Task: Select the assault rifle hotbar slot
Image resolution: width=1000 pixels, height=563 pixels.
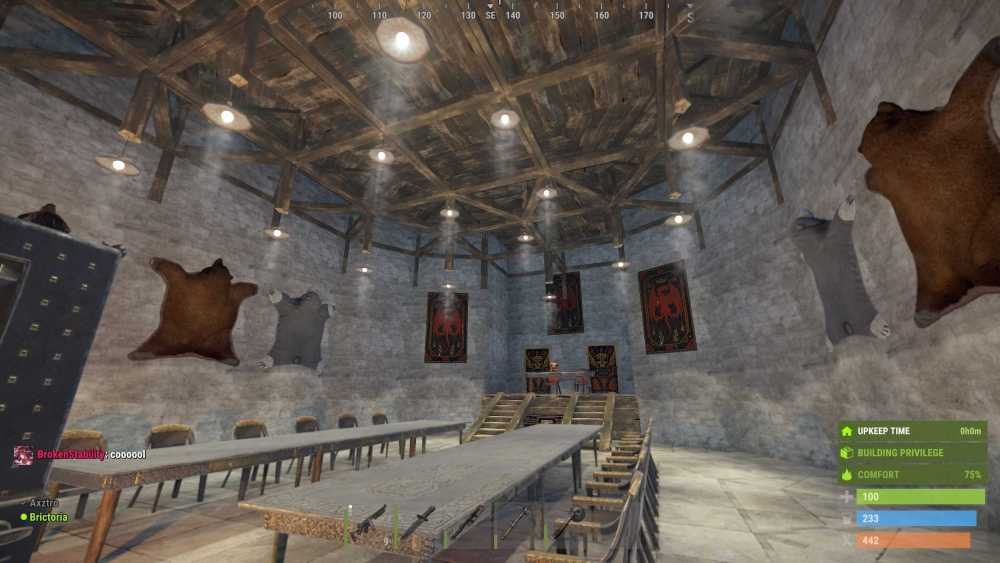Action: tap(369, 522)
